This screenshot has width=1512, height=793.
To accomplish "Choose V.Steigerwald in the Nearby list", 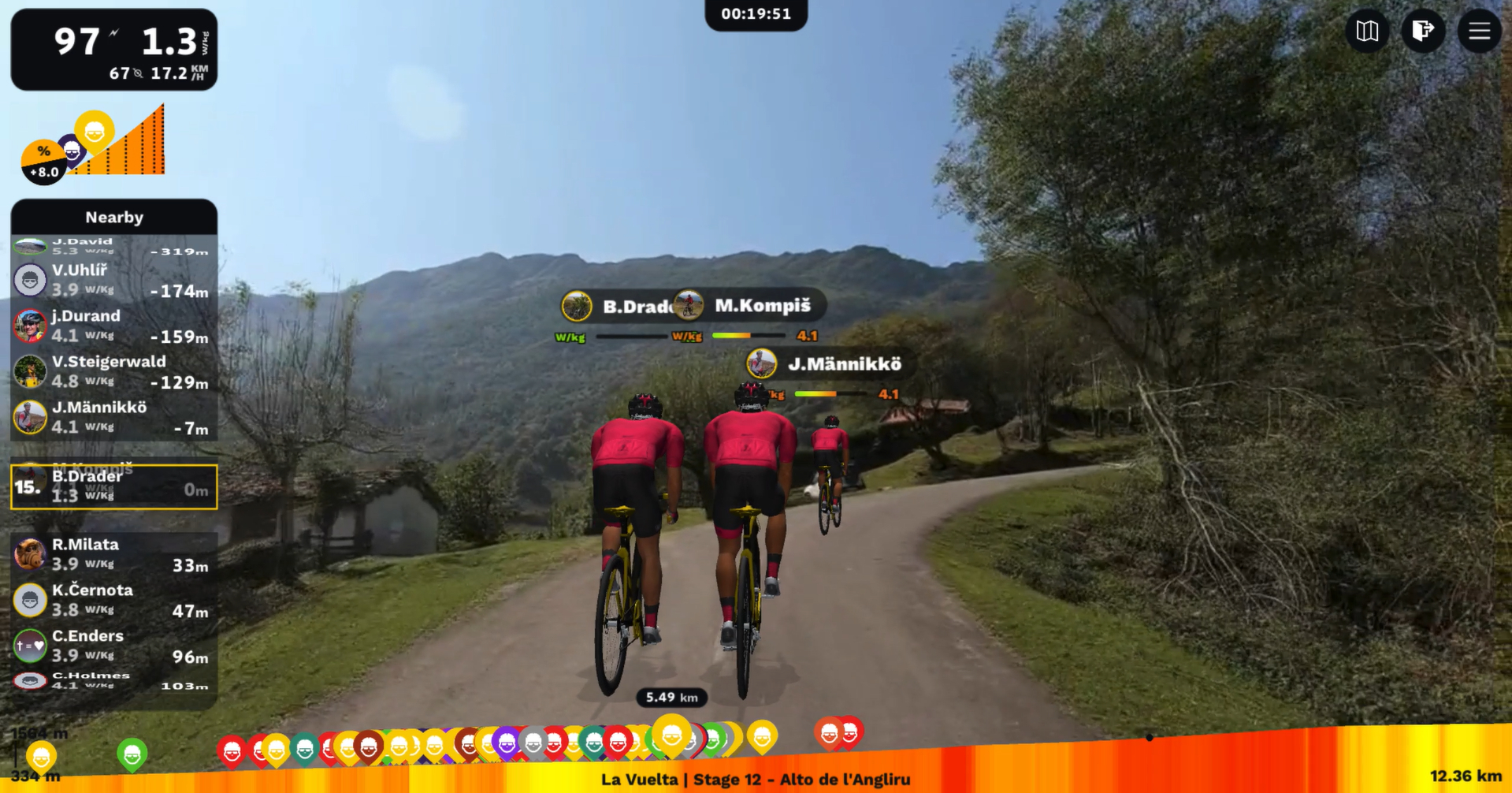I will click(x=114, y=371).
